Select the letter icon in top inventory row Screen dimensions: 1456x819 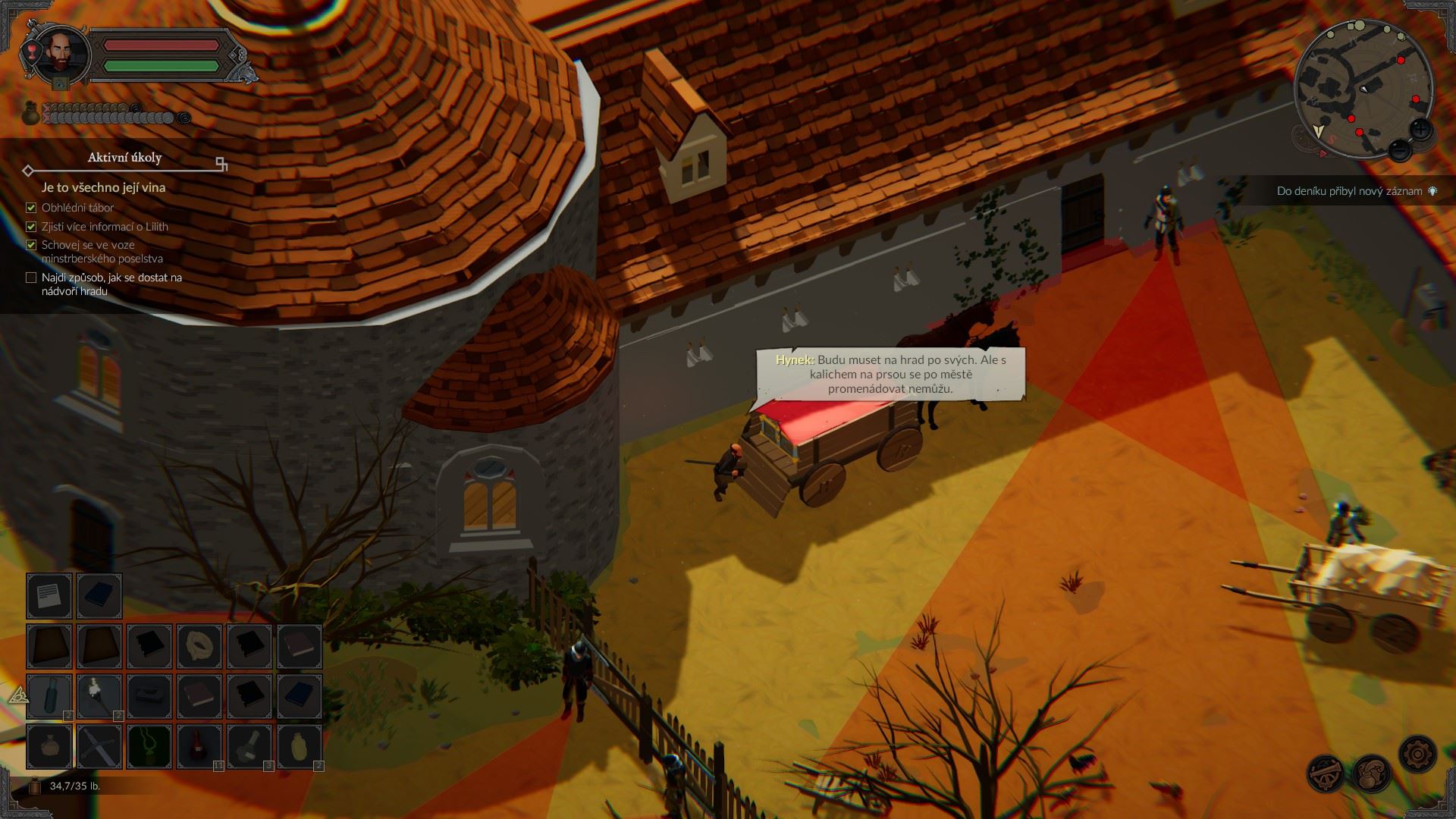pos(50,595)
